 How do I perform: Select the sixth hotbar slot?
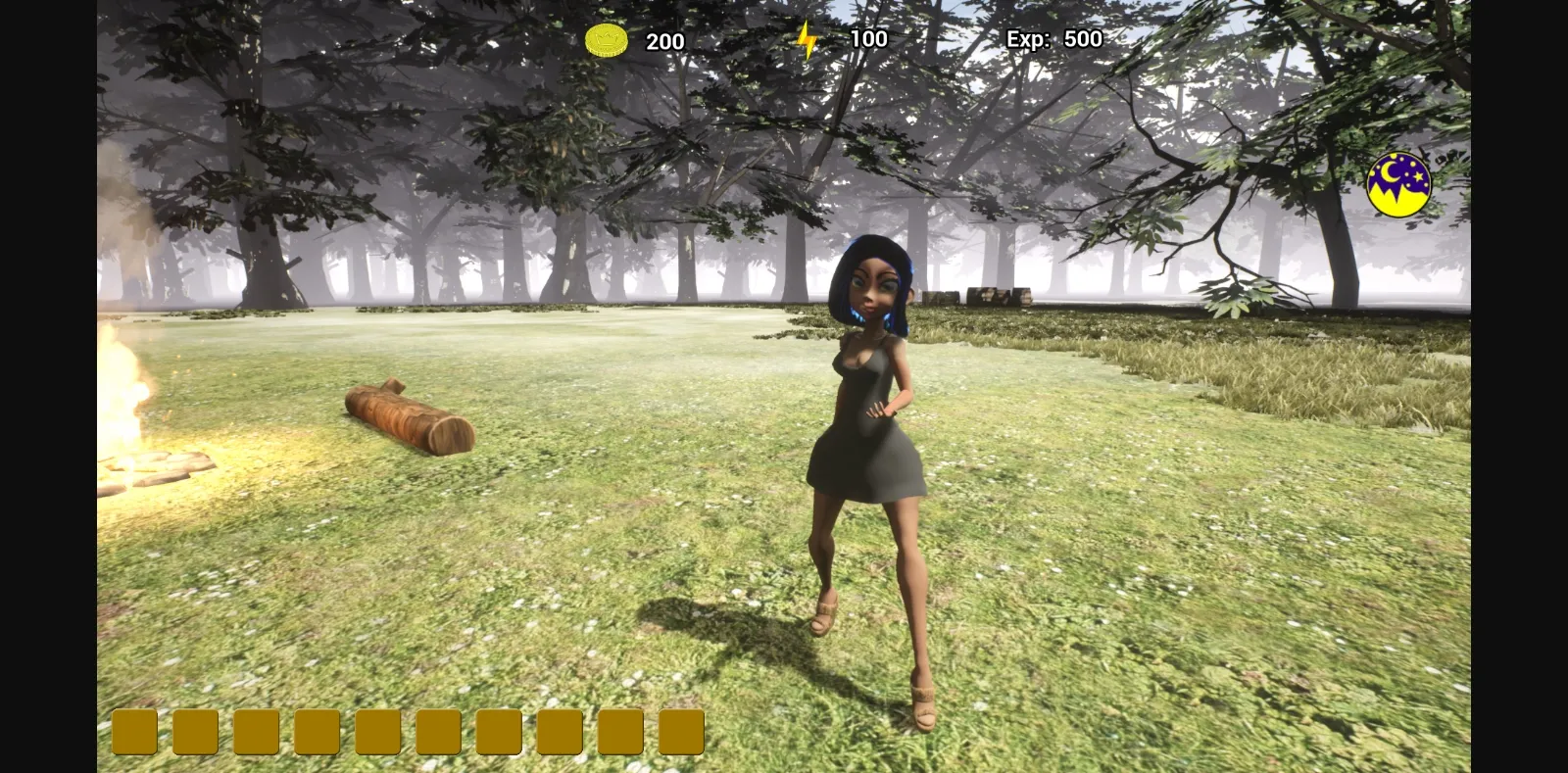[x=438, y=730]
